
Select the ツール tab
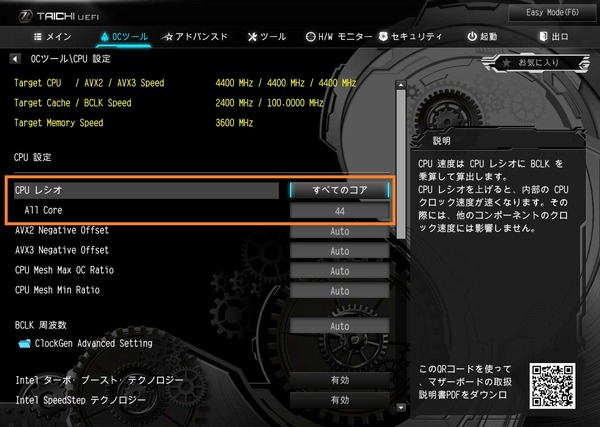click(265, 37)
